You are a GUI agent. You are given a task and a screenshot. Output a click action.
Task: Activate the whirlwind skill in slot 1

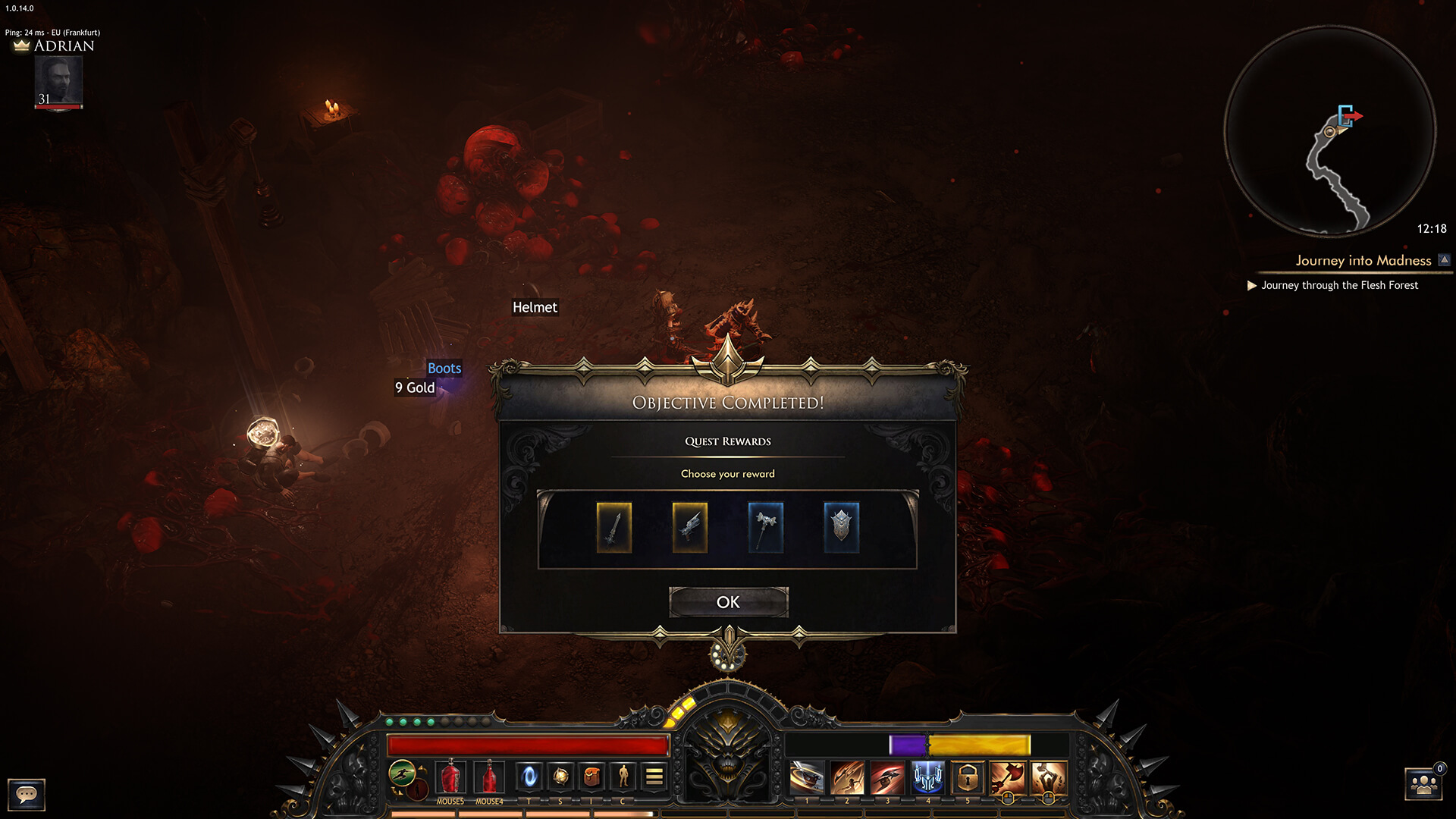click(807, 777)
